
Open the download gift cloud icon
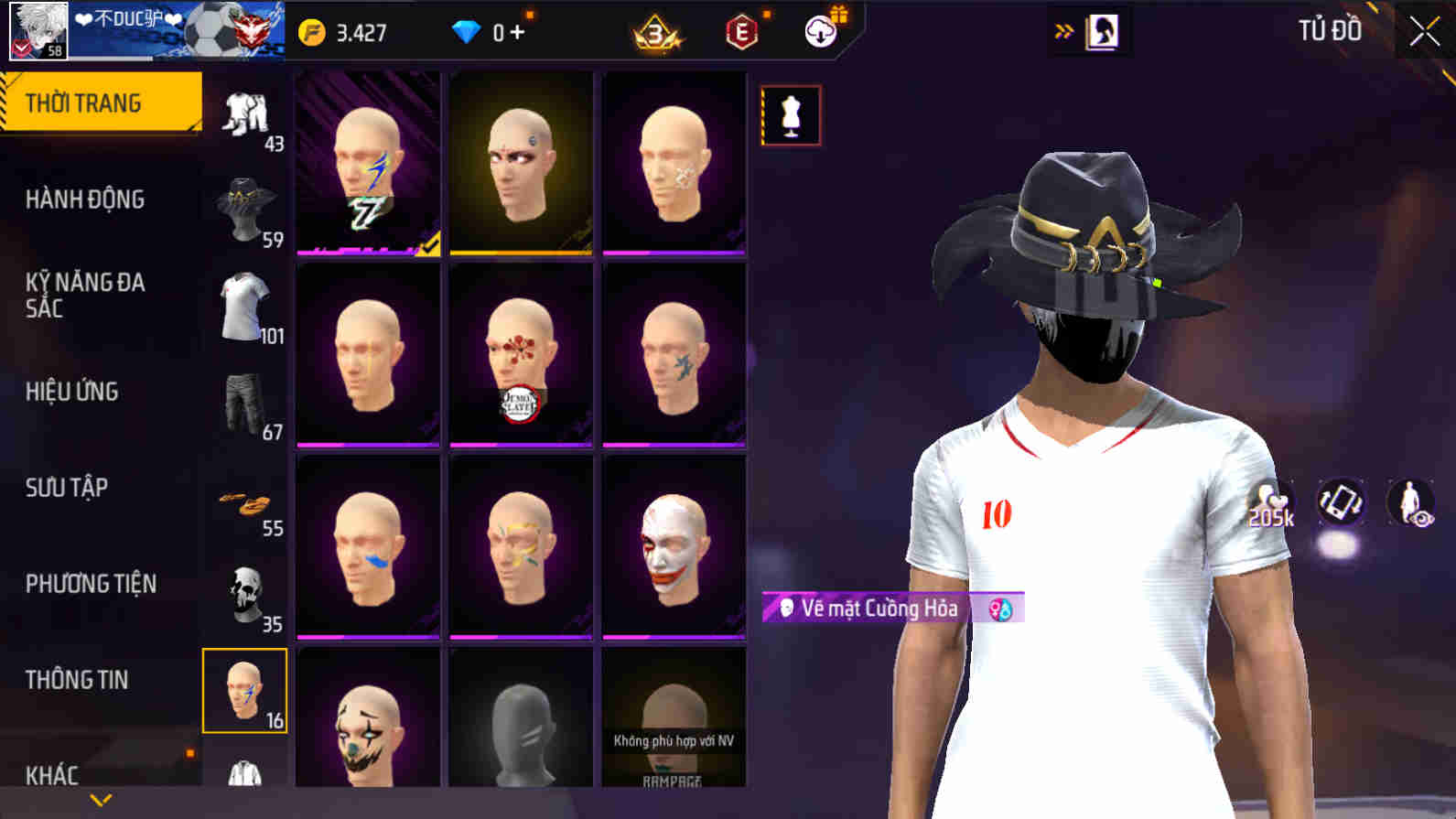point(820,30)
